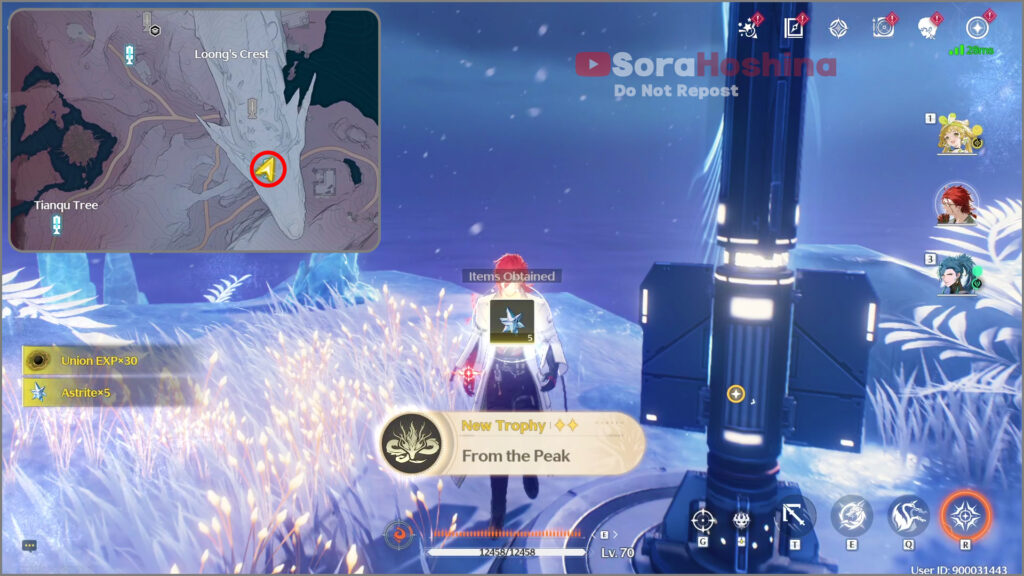Use the grapple hook tool icon
The width and height of the screenshot is (1024, 576).
[796, 516]
